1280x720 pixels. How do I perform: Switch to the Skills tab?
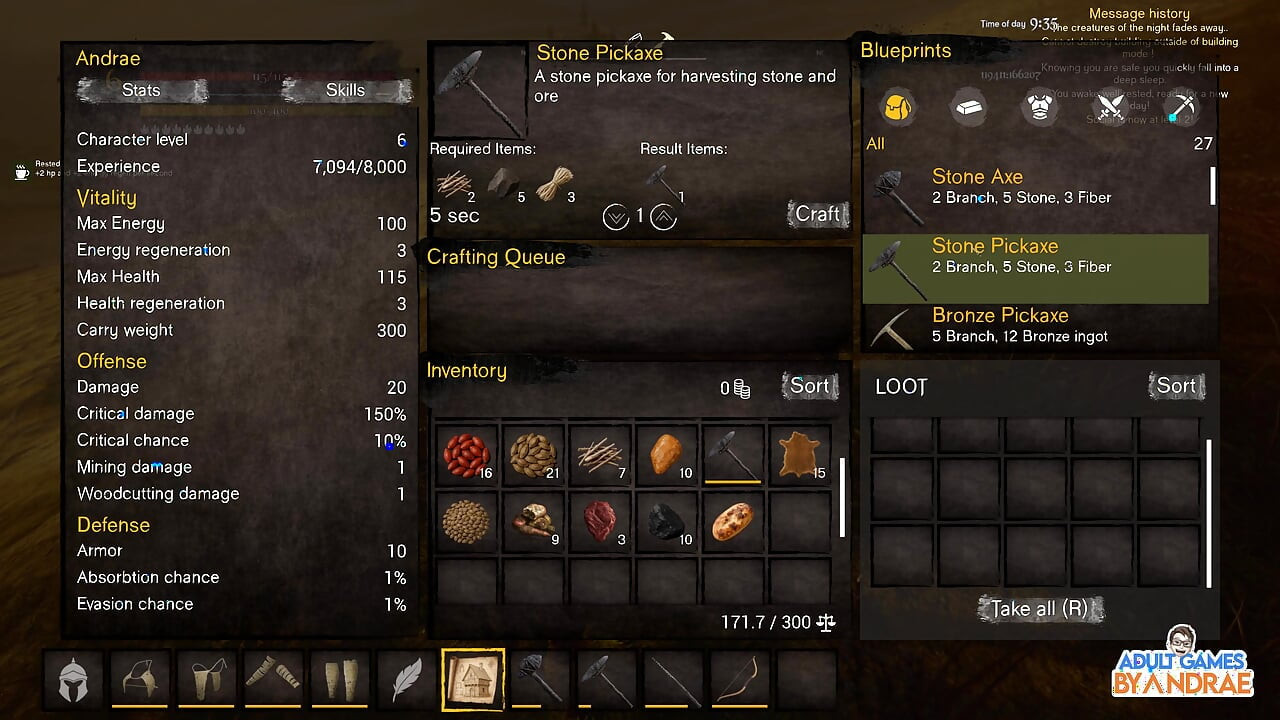tap(345, 90)
